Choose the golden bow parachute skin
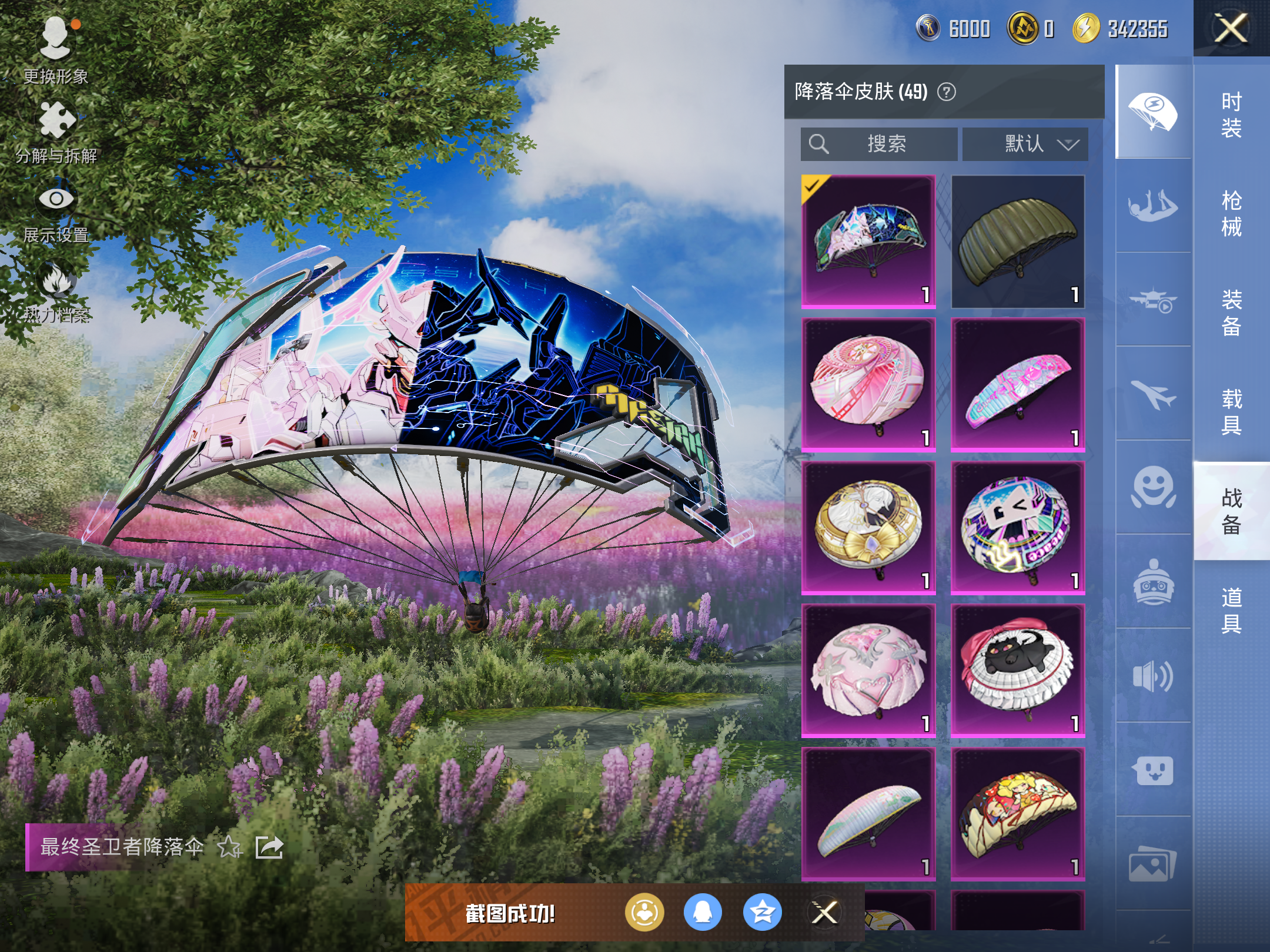The image size is (1270, 952). pyautogui.click(x=868, y=527)
